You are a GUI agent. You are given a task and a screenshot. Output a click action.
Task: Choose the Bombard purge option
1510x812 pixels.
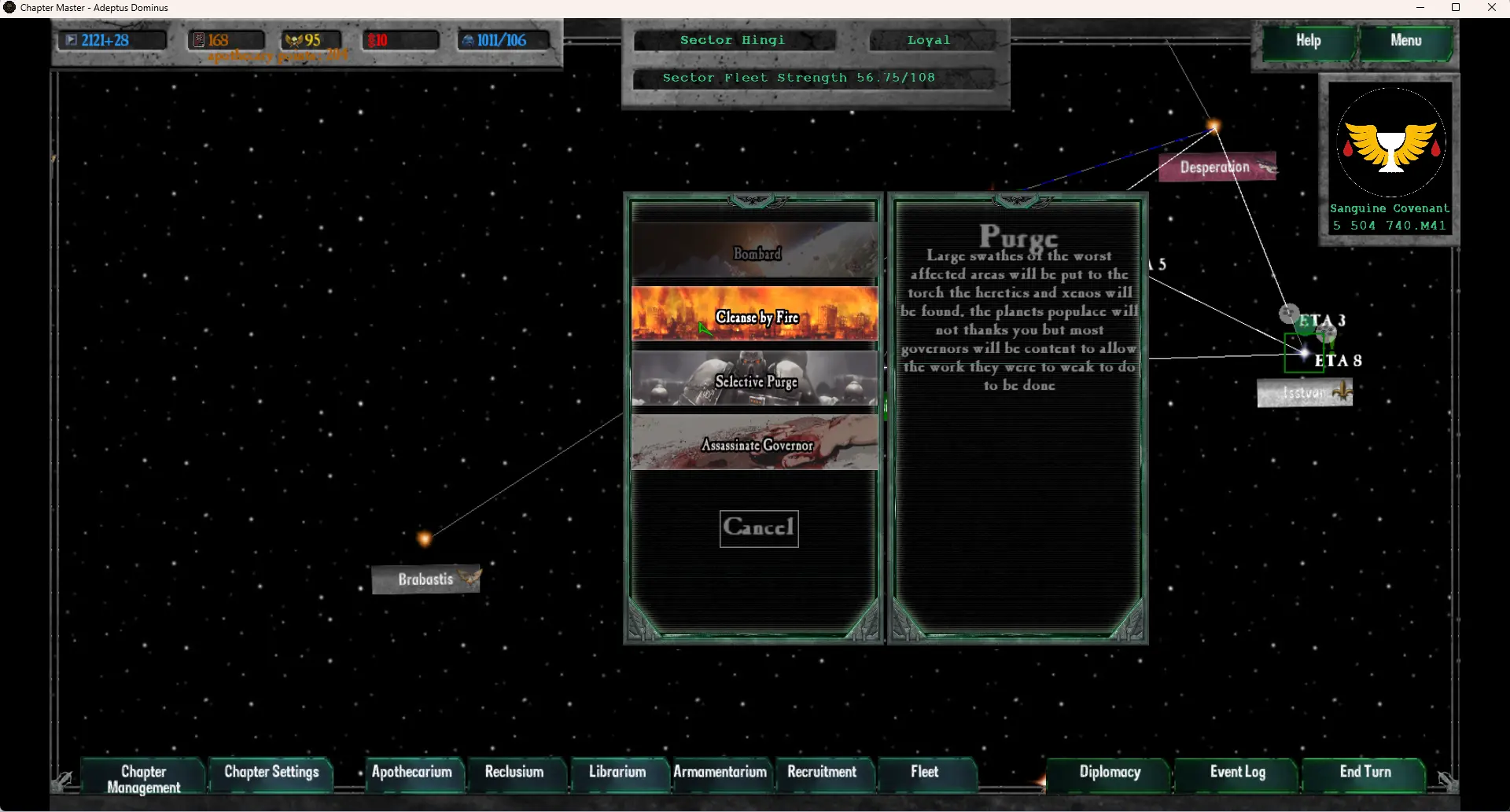point(755,252)
